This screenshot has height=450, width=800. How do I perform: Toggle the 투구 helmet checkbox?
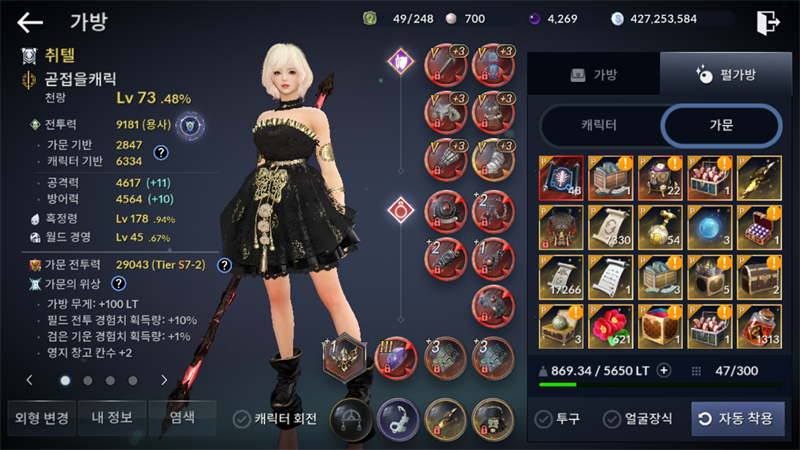pyautogui.click(x=543, y=419)
